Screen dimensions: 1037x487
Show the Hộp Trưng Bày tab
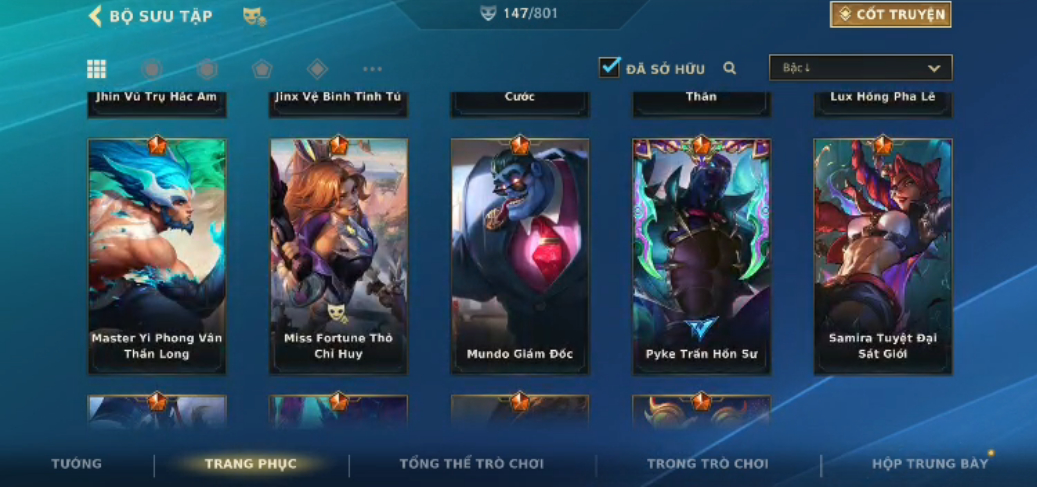point(929,464)
